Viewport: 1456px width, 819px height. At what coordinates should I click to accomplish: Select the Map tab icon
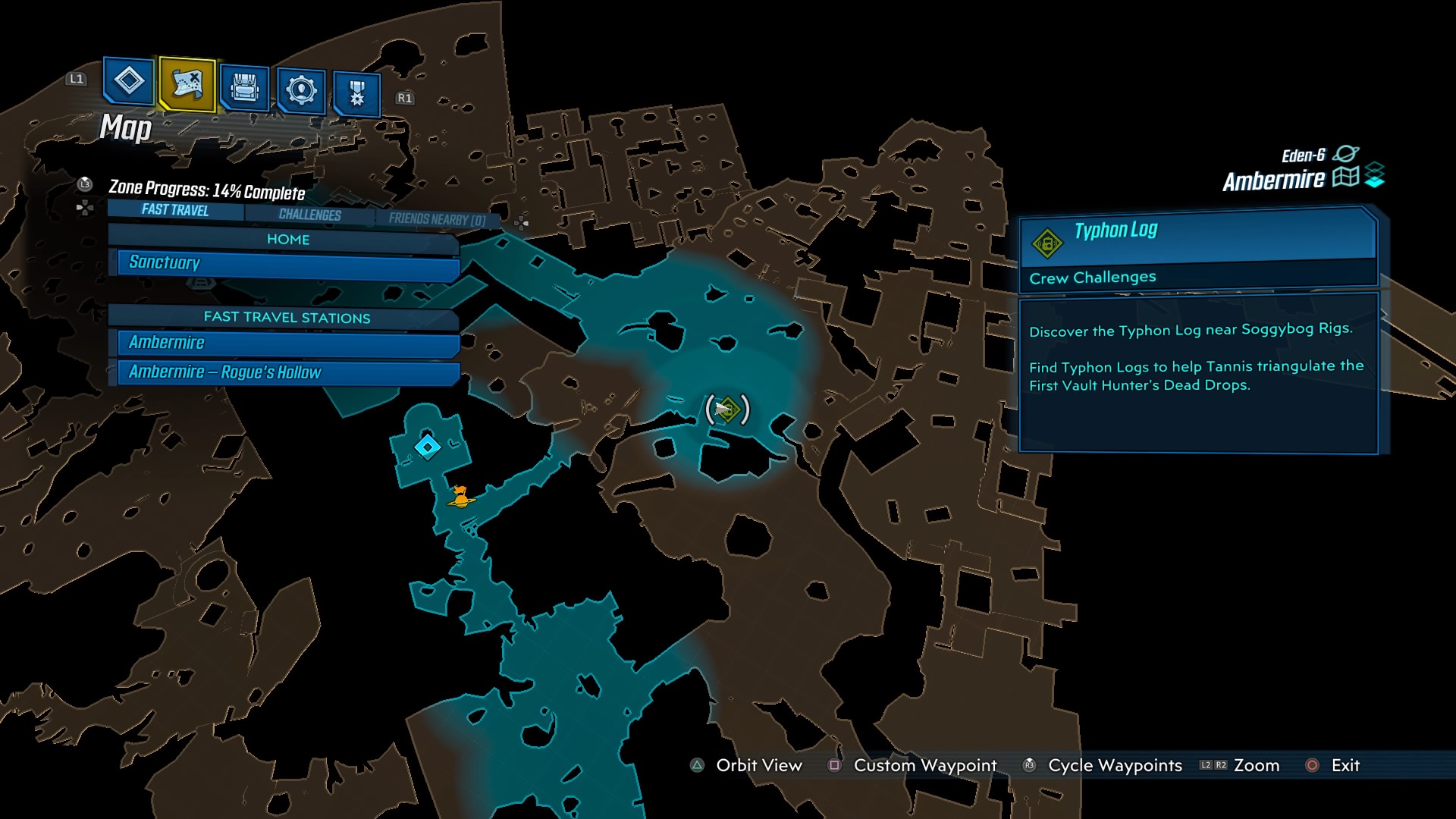pos(187,84)
